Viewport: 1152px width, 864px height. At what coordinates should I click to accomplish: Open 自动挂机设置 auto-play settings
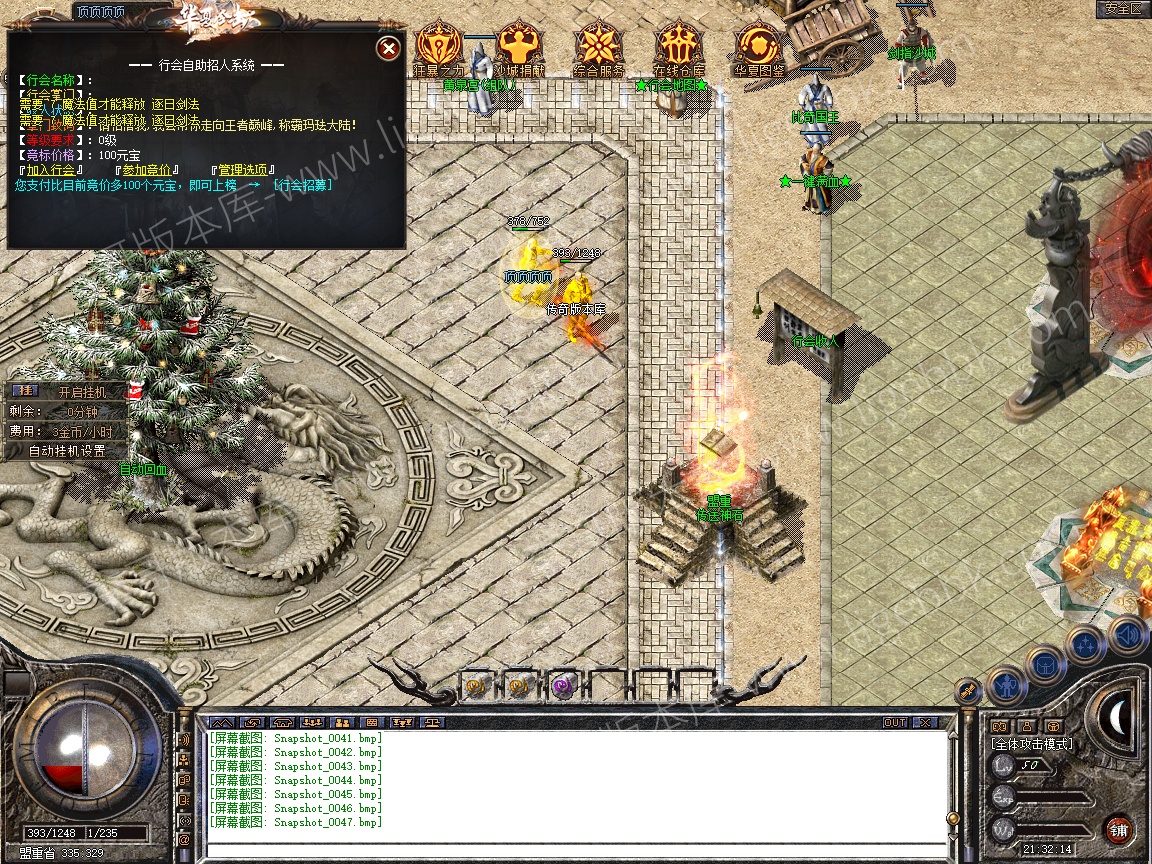67,451
